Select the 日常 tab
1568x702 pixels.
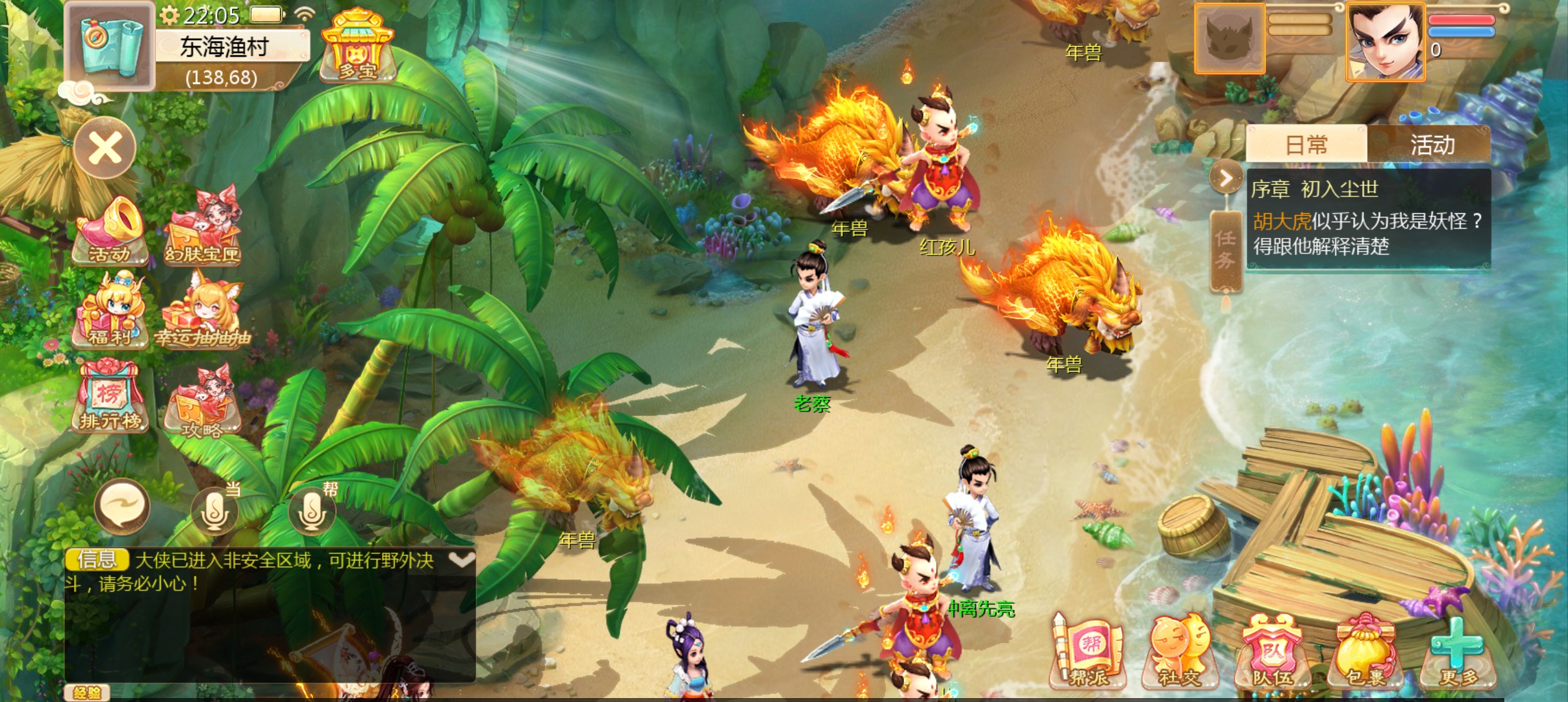pyautogui.click(x=1306, y=144)
